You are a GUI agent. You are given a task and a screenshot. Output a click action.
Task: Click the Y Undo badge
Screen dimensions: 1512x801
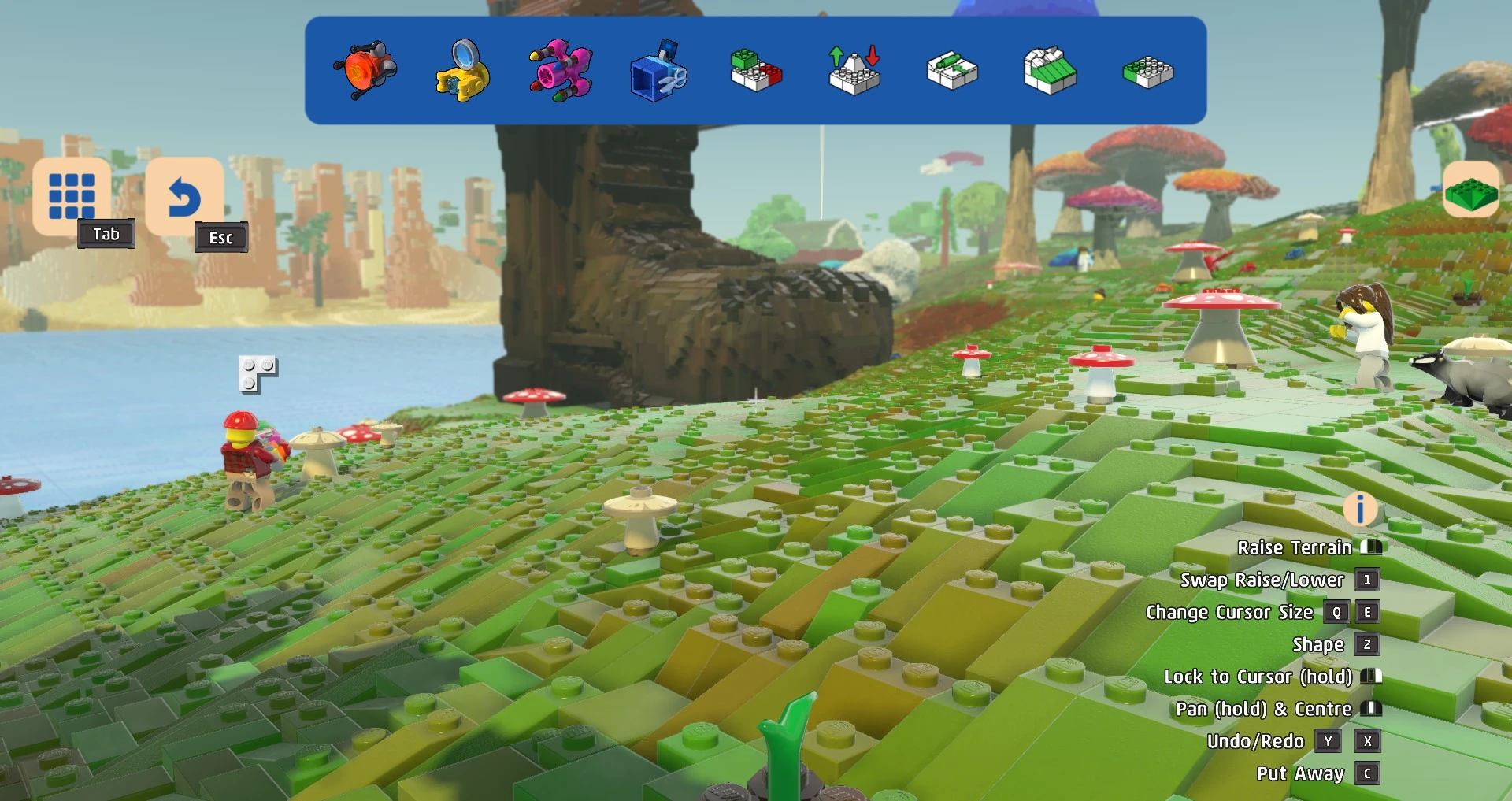coord(1329,741)
